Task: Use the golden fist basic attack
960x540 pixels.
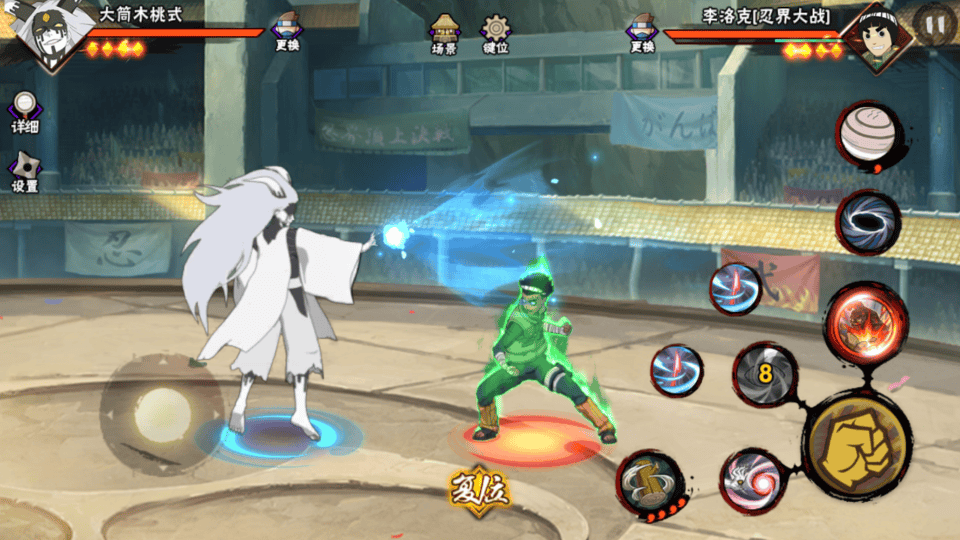Action: pos(857,443)
